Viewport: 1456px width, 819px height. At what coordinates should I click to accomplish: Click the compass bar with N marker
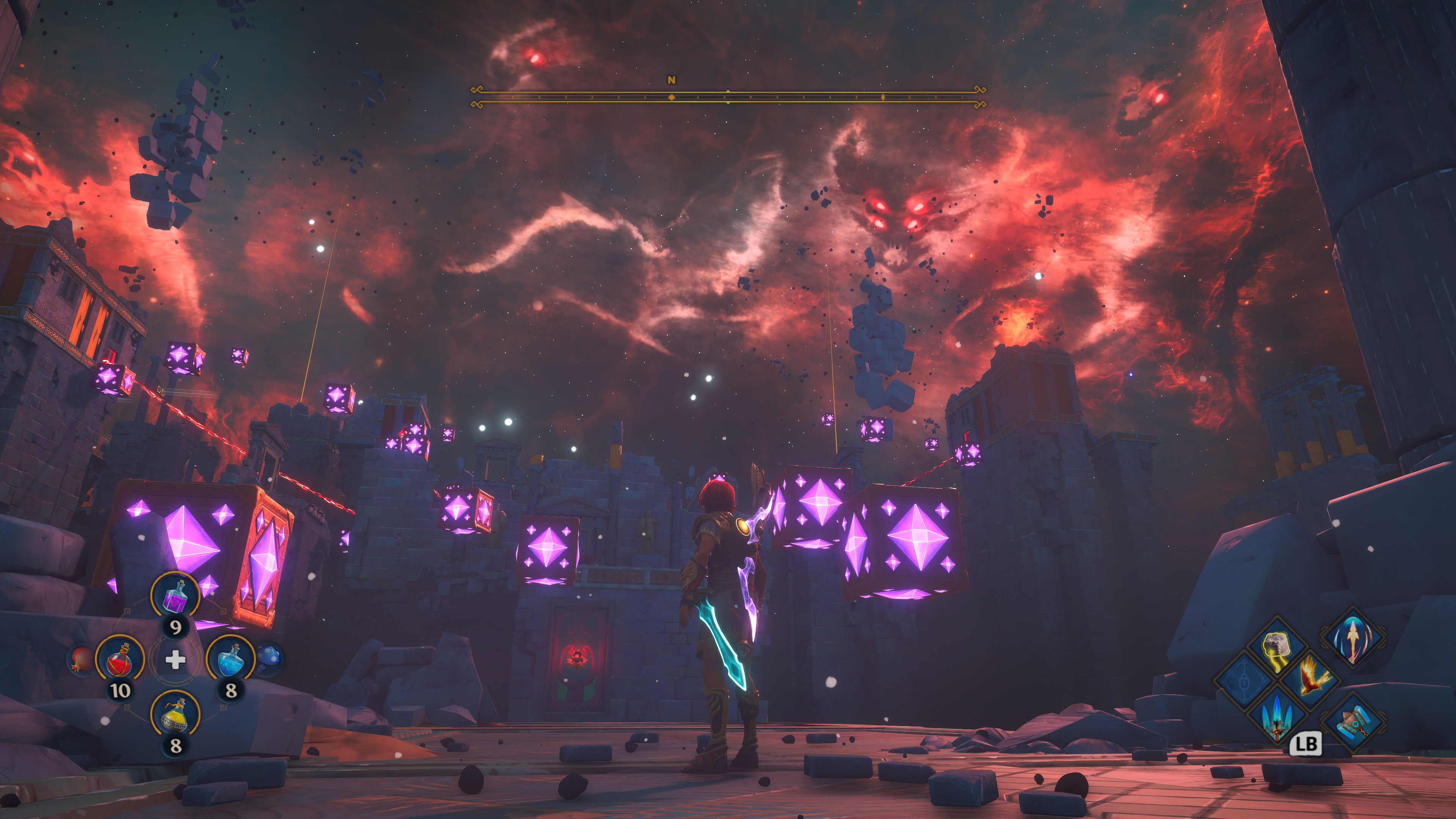click(x=728, y=97)
